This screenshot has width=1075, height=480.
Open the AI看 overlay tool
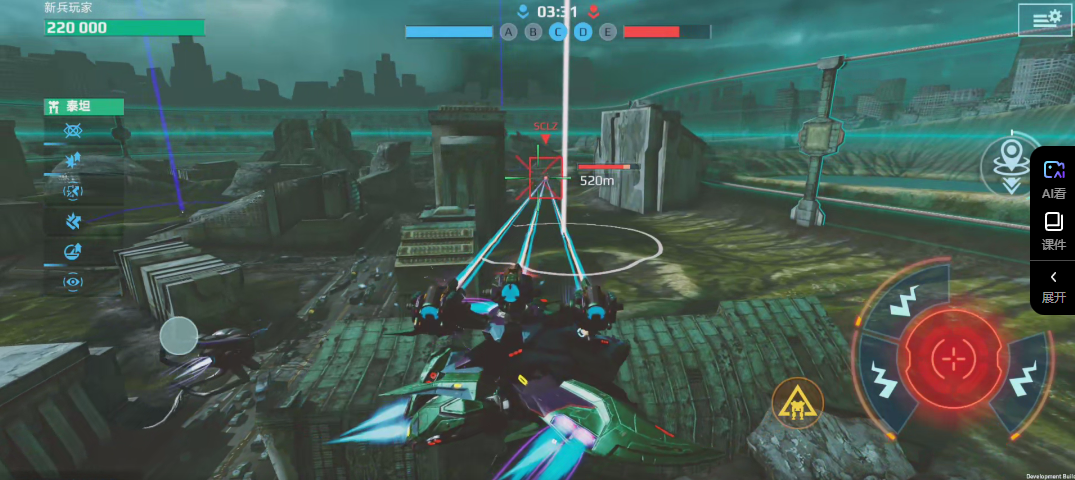[1053, 179]
